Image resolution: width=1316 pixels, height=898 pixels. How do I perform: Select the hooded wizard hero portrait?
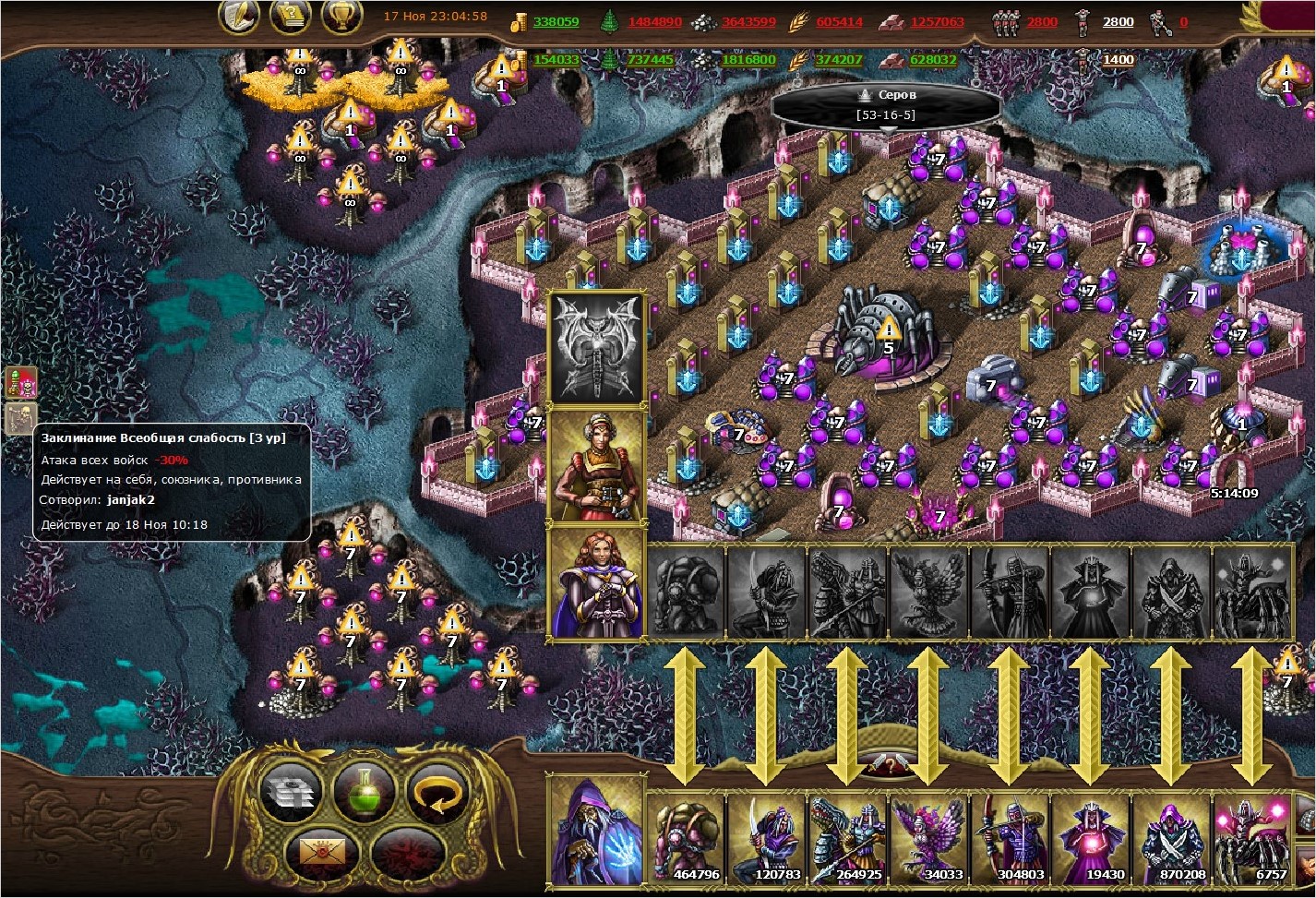[596, 832]
